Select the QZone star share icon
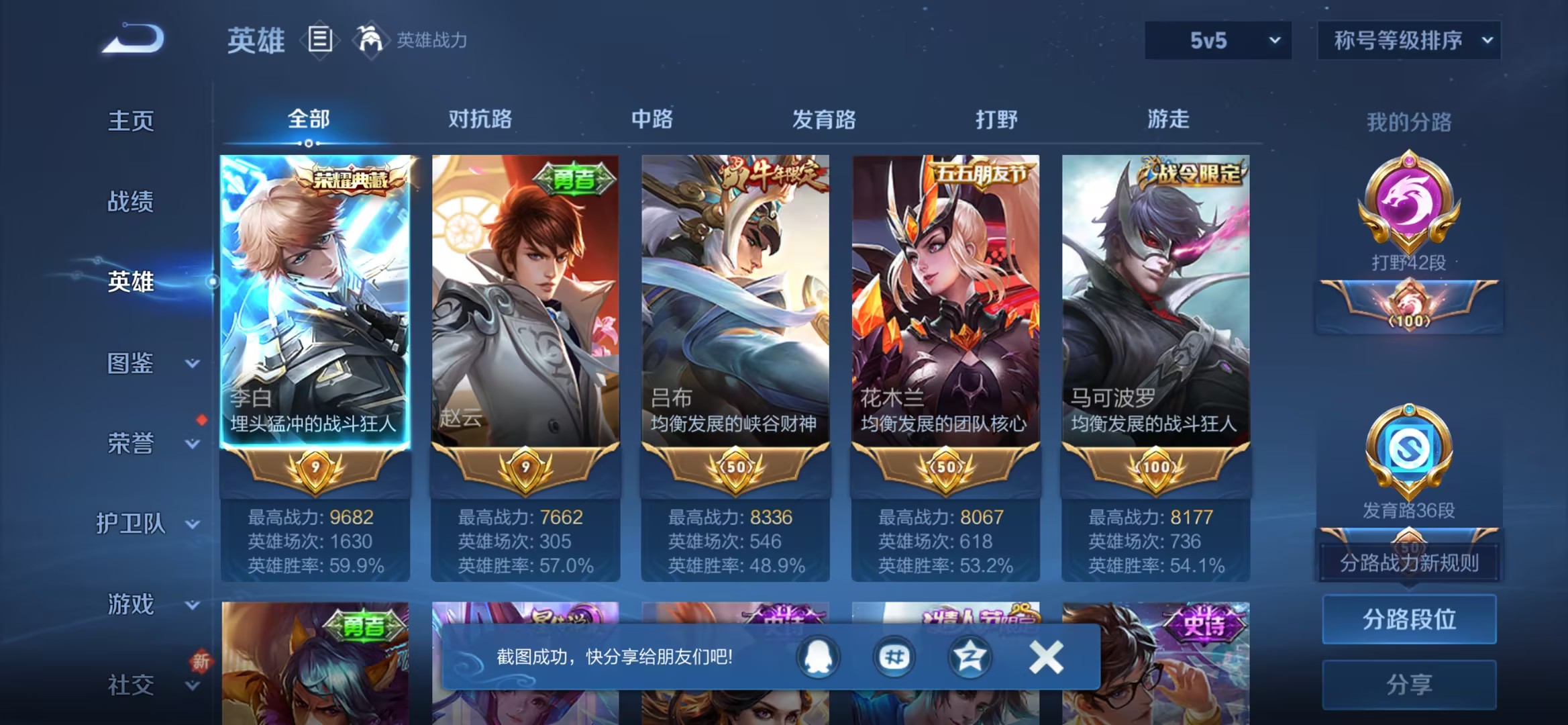This screenshot has width=1568, height=725. pyautogui.click(x=969, y=658)
